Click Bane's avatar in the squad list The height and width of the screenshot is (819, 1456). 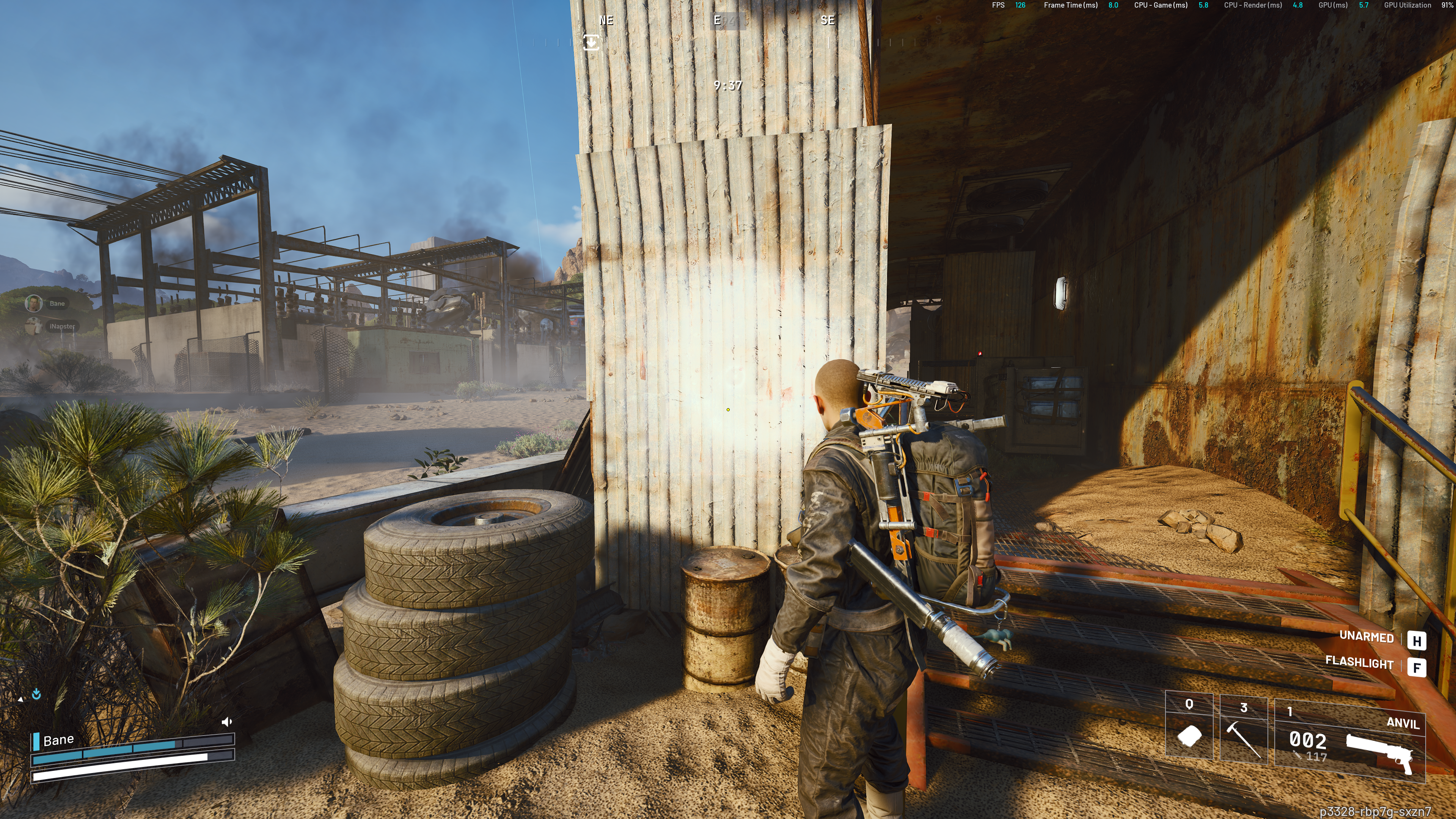tap(34, 303)
